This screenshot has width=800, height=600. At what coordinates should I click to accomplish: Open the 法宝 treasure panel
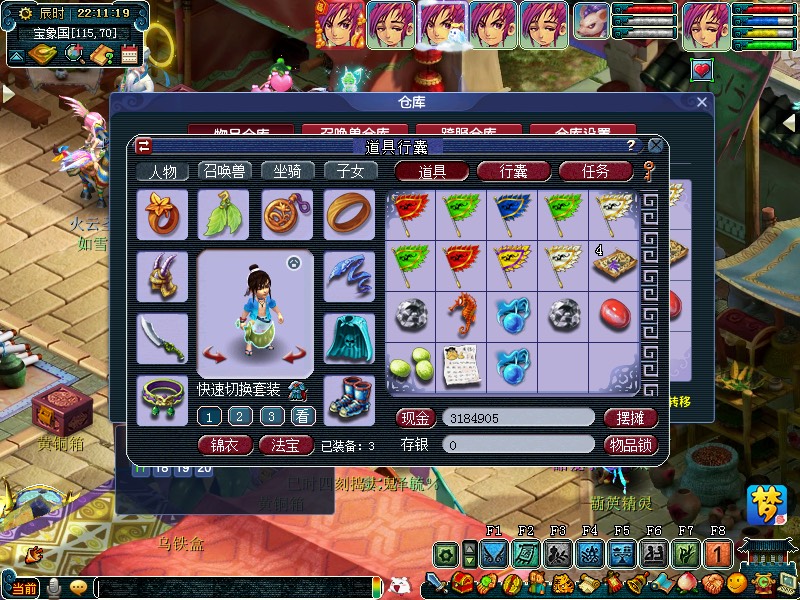(x=286, y=445)
